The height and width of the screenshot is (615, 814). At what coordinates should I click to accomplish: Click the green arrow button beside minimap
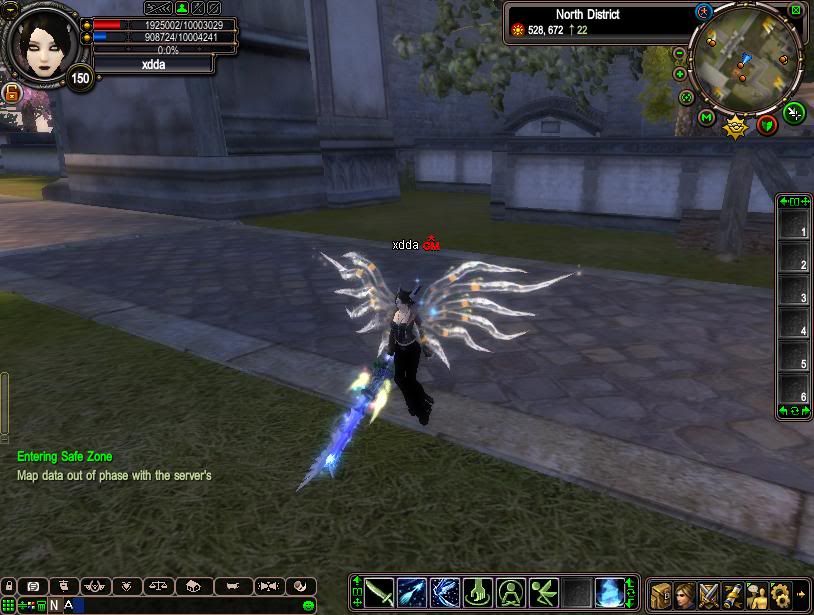pos(793,112)
